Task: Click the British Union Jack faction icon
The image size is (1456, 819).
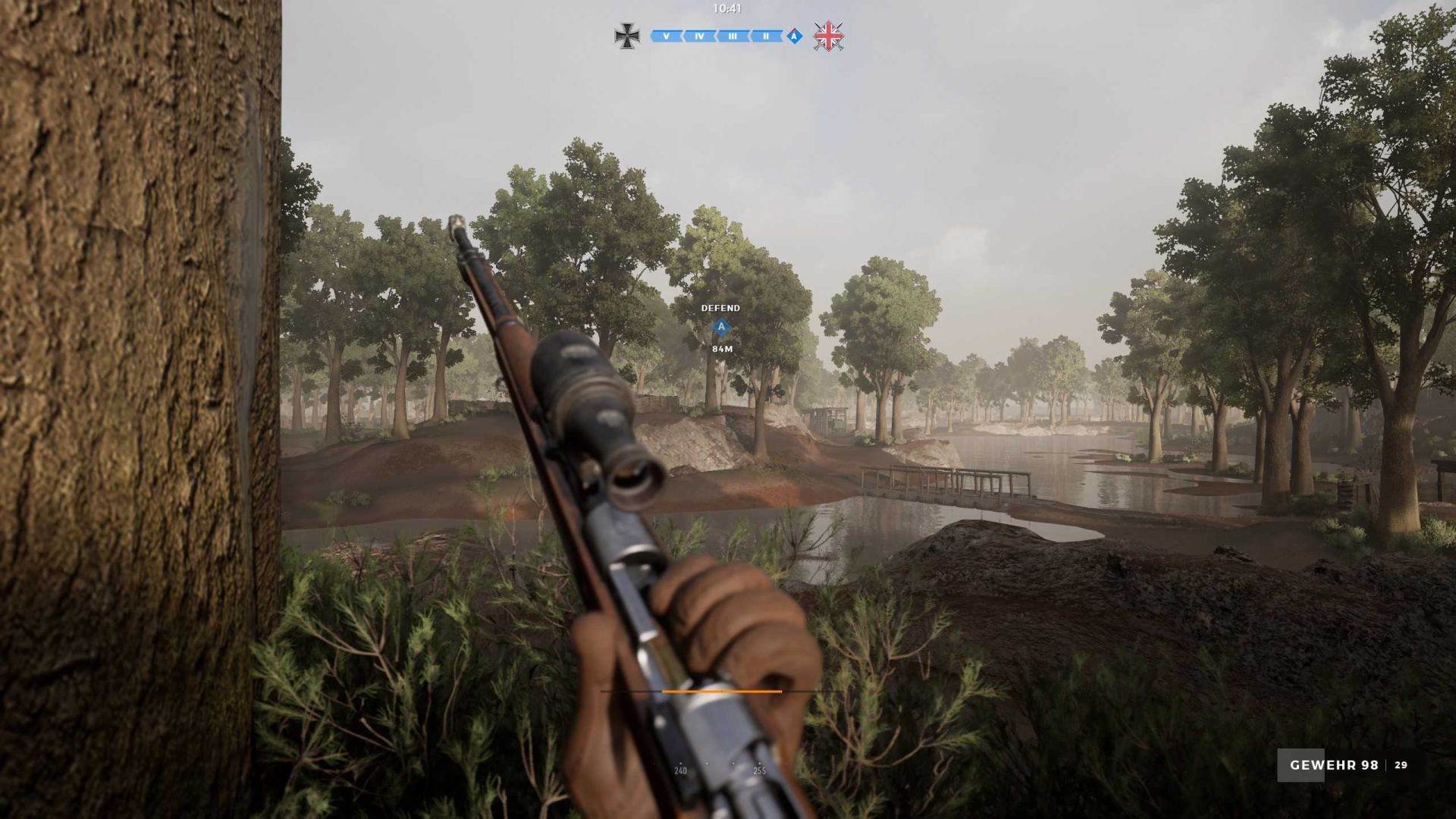Action: coord(828,36)
